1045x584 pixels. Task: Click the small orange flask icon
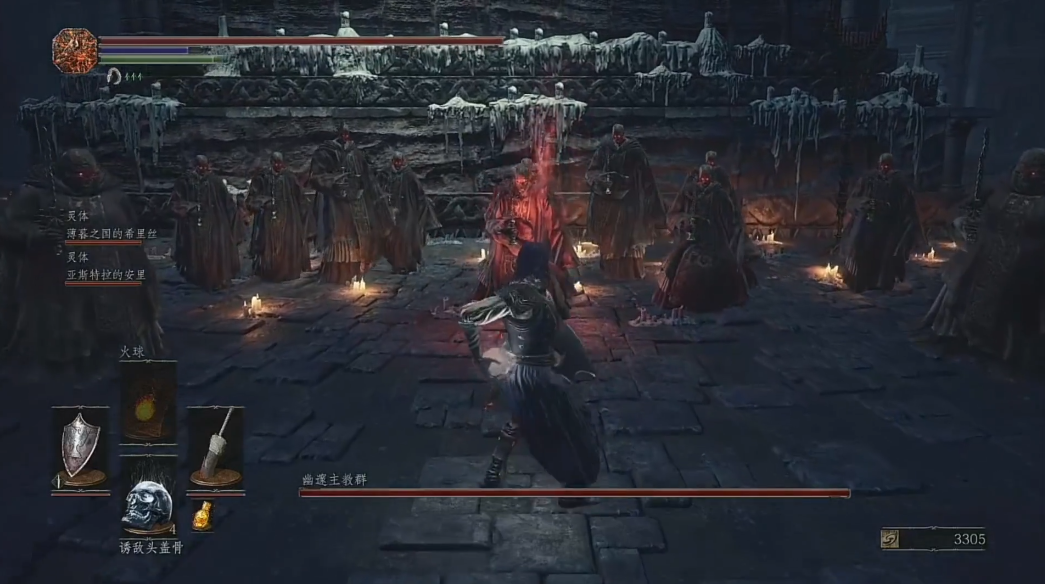pos(203,515)
